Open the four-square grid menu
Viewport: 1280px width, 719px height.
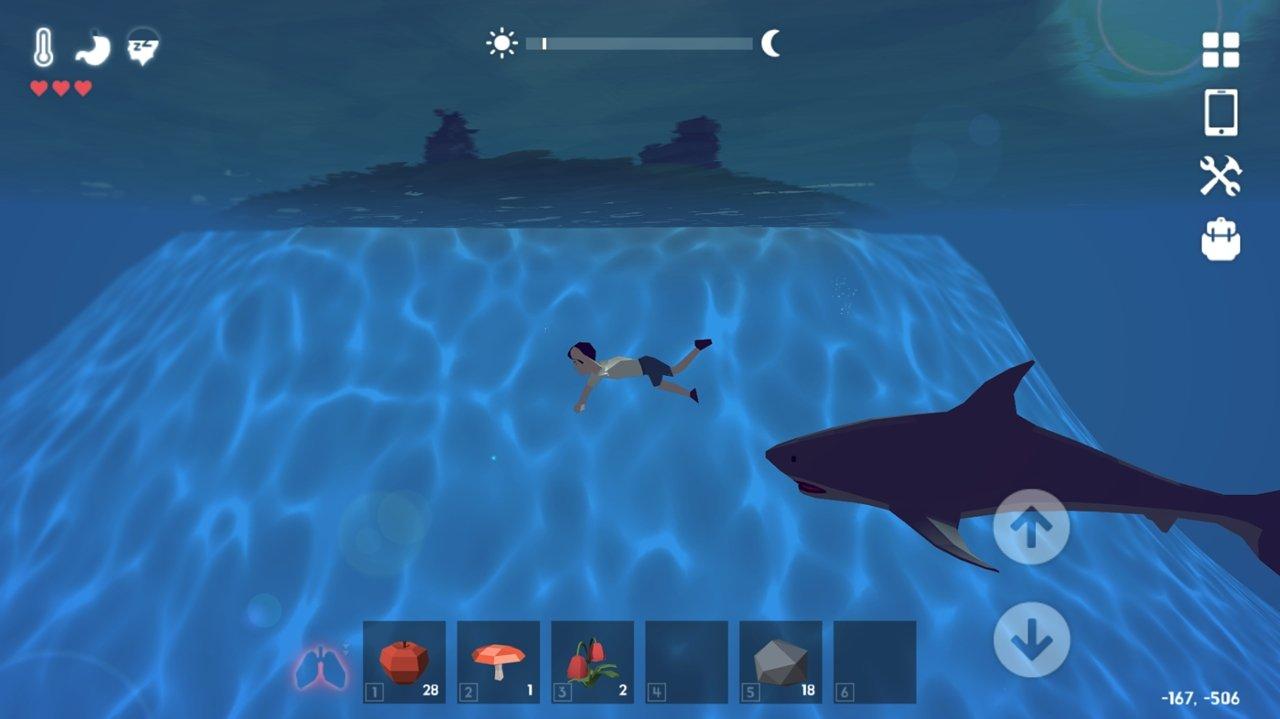point(1220,50)
